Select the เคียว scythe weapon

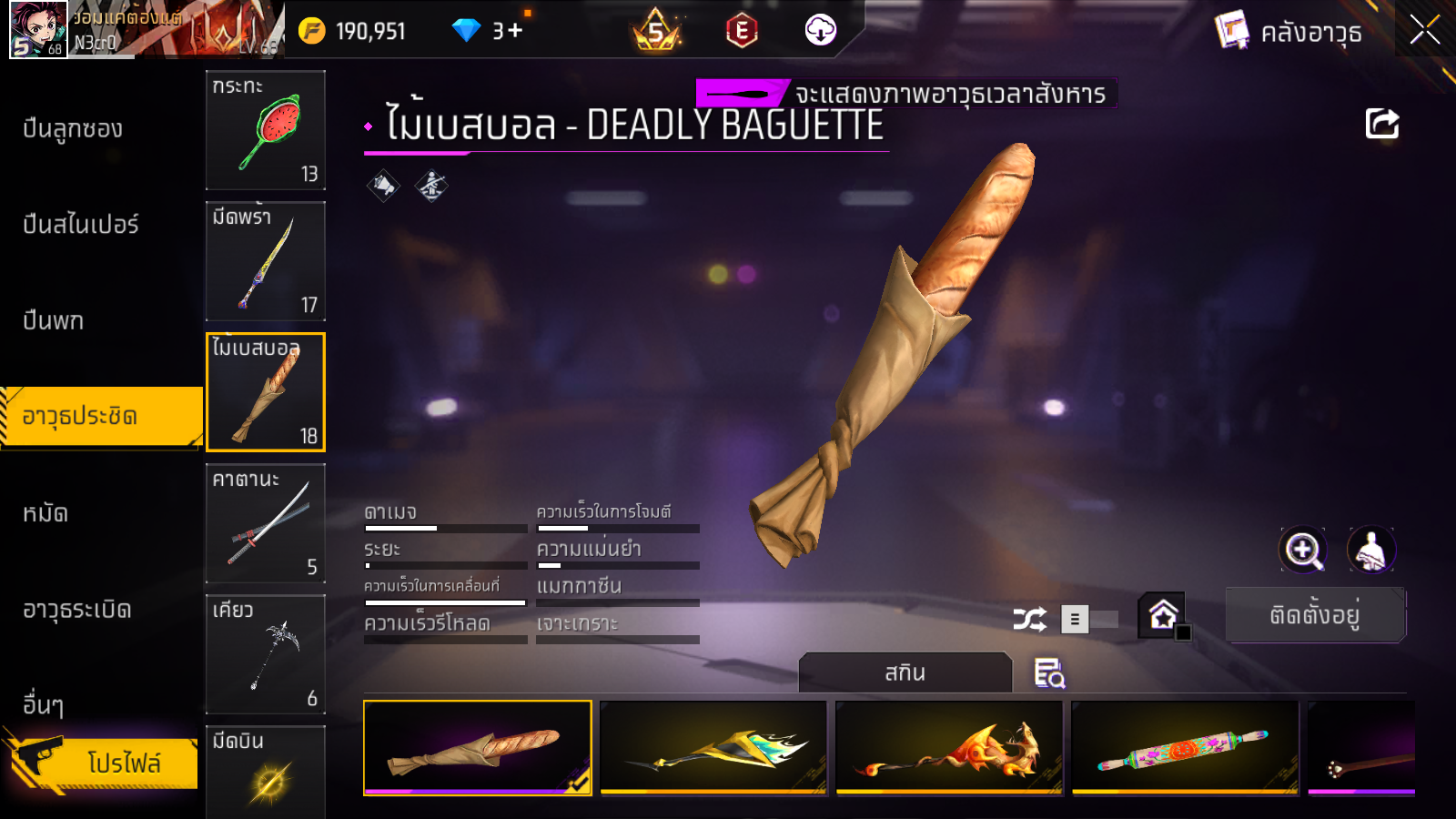point(265,654)
